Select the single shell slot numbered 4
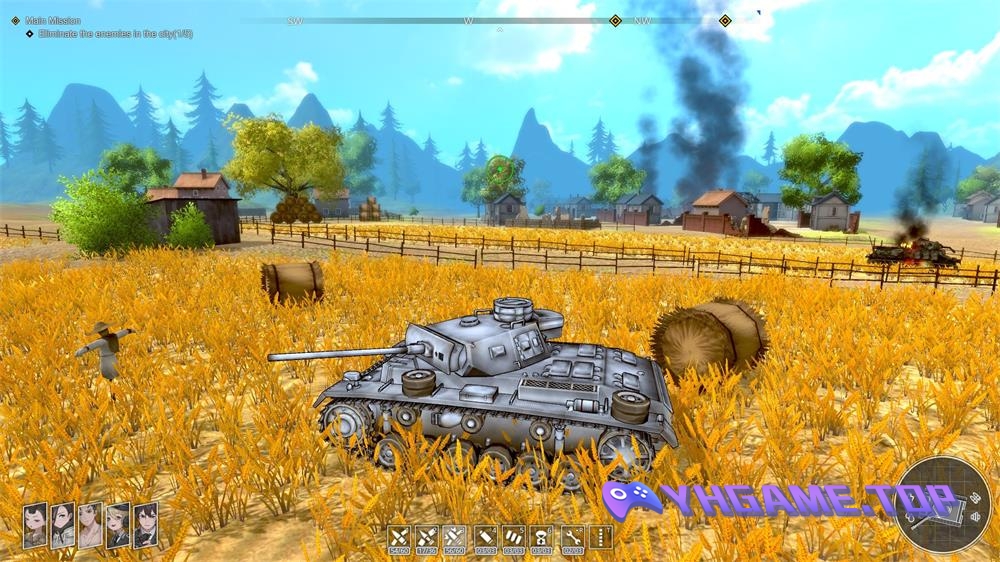Screen dimensions: 1000x562 click(x=485, y=537)
